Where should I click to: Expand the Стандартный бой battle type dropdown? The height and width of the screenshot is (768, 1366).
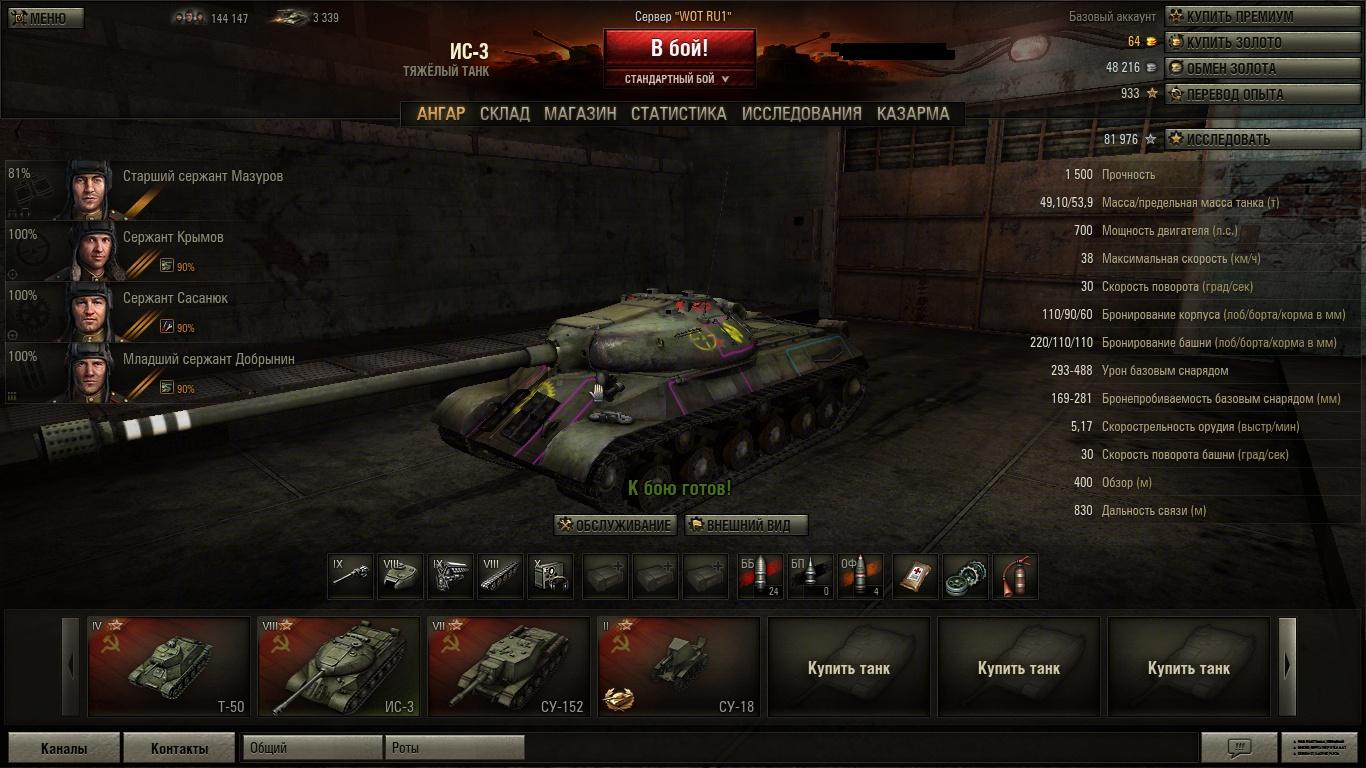pos(678,79)
